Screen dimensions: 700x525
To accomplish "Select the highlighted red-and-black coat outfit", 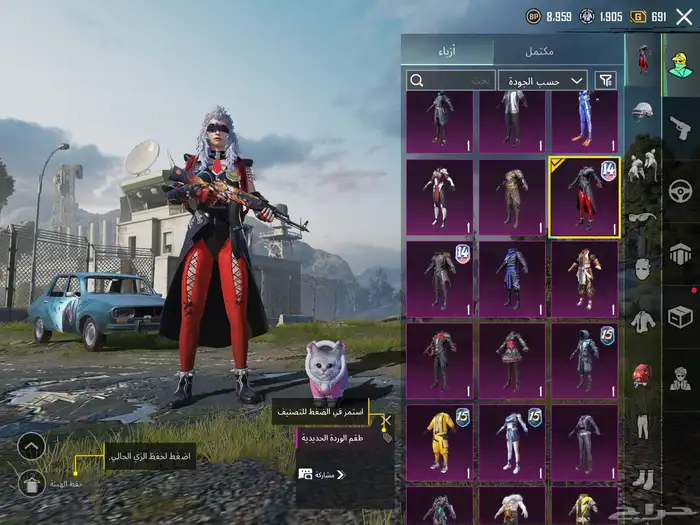I will tap(584, 197).
